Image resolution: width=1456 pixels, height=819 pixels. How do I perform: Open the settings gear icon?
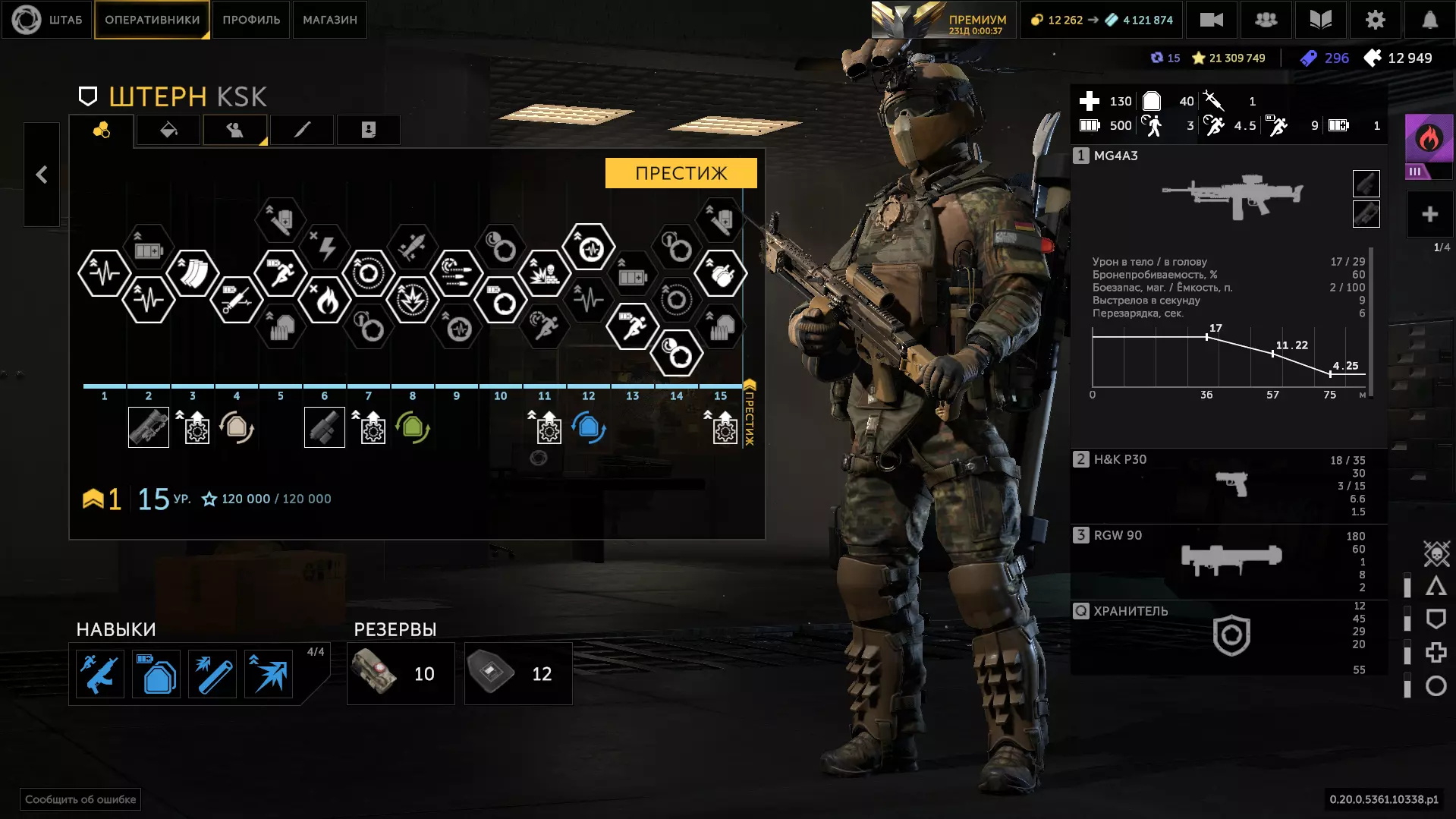click(1375, 20)
